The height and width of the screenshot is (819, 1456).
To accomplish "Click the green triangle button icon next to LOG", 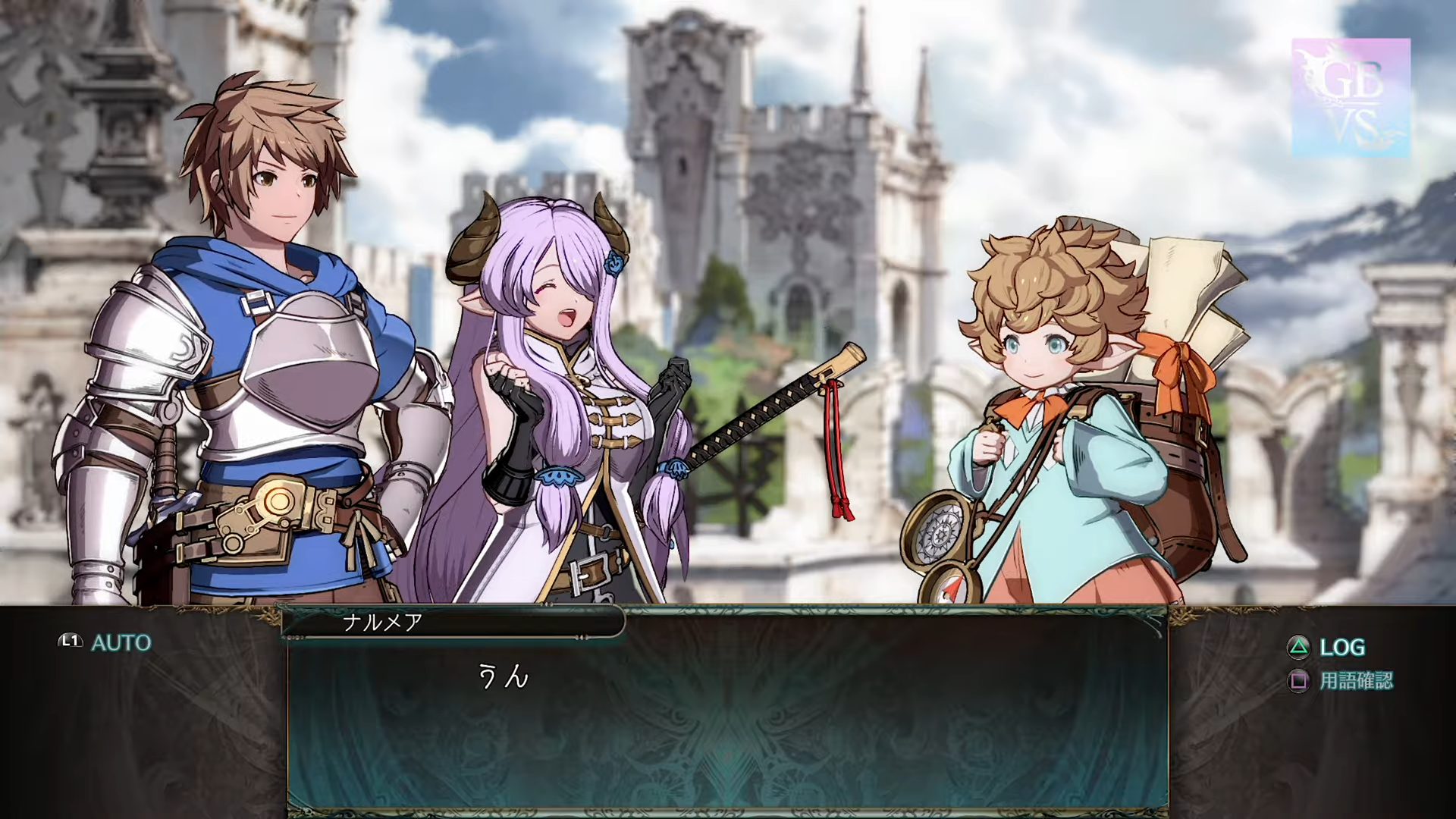I will point(1298,648).
